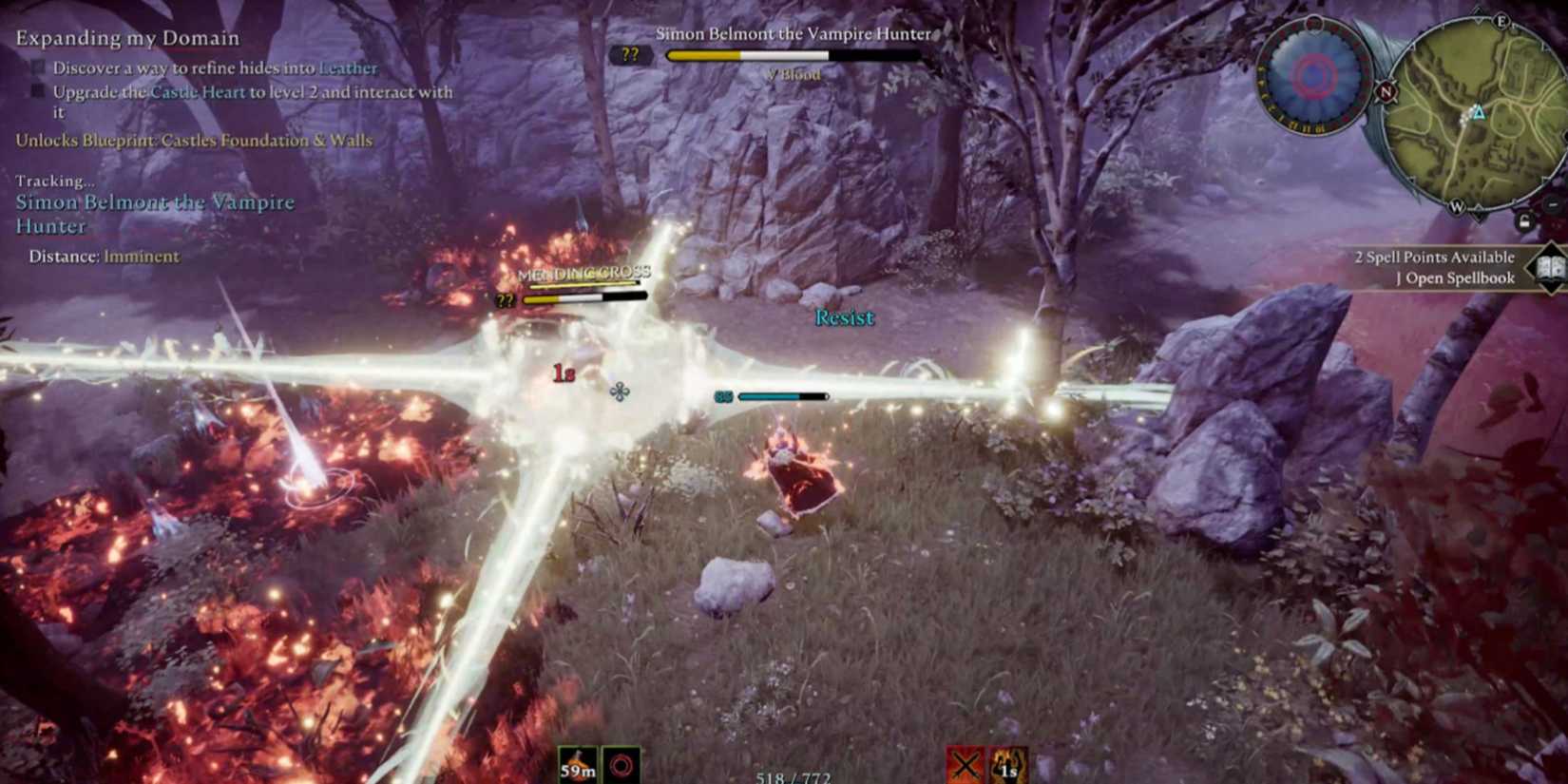
Task: Expand the diamond arrow beside the spellbook panel
Action: [1528, 267]
